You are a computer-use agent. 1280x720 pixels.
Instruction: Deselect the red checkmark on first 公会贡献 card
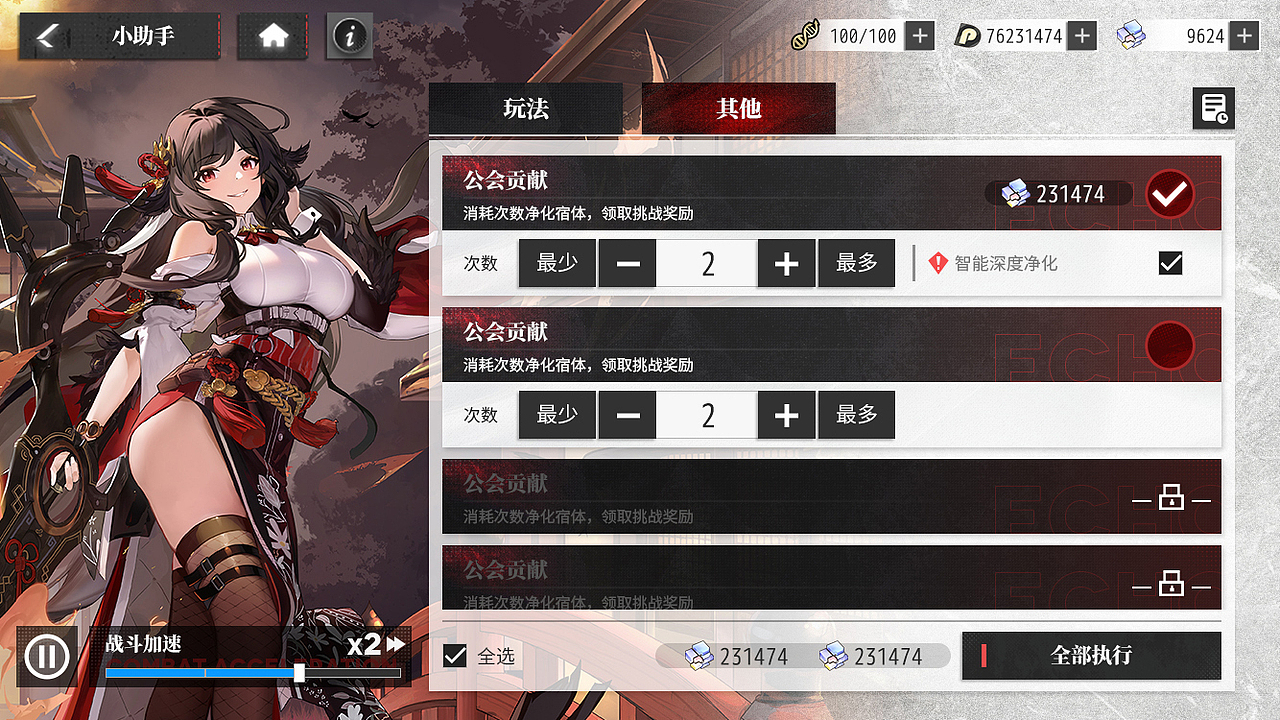[x=1169, y=193]
